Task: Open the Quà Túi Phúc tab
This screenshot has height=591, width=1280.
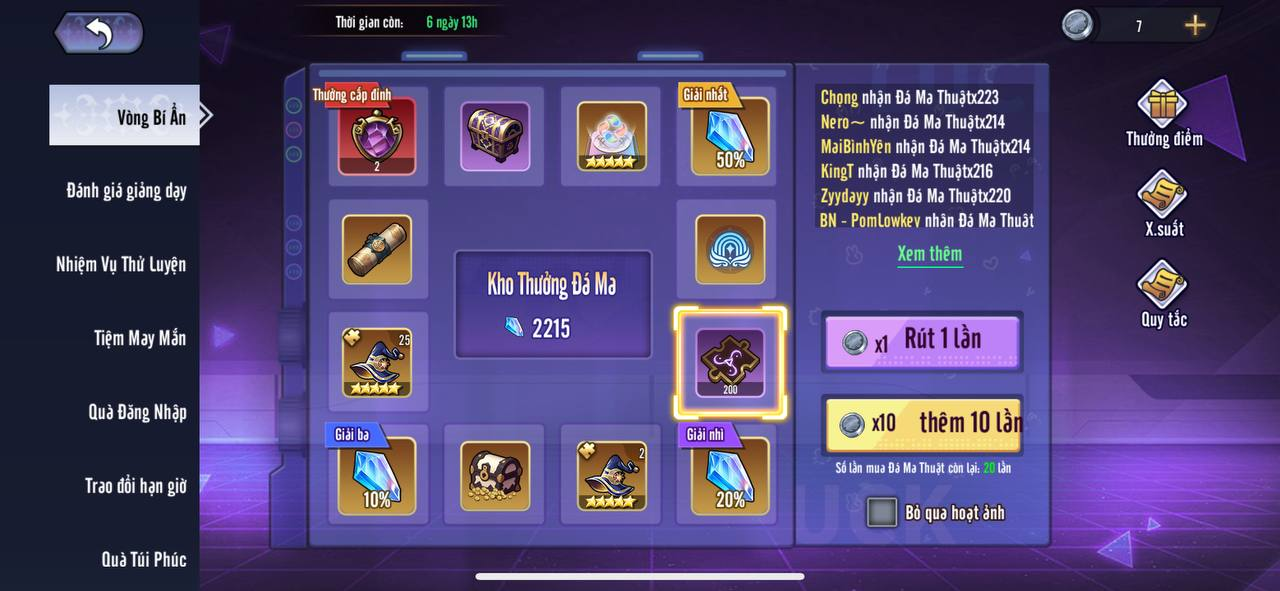Action: tap(143, 559)
